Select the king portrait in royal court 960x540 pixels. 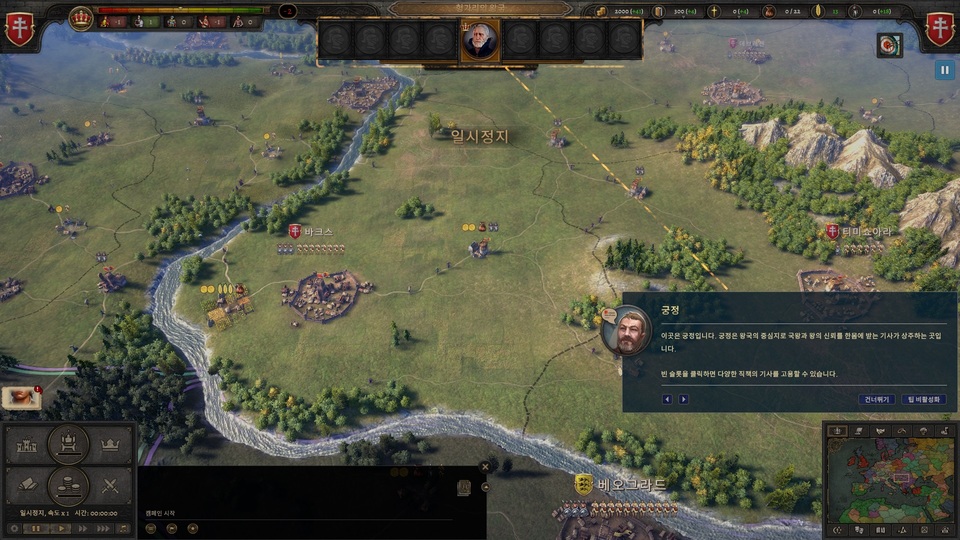click(x=480, y=41)
